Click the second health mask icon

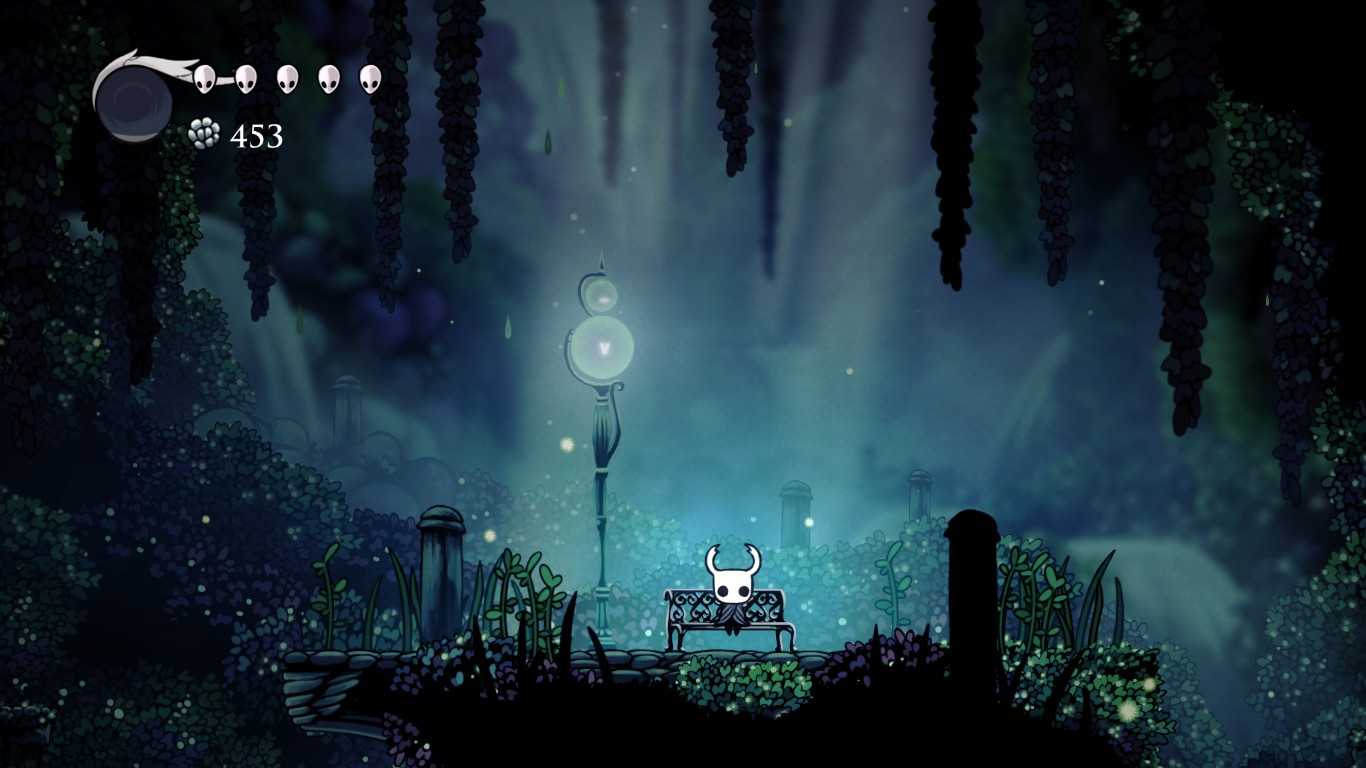click(246, 80)
